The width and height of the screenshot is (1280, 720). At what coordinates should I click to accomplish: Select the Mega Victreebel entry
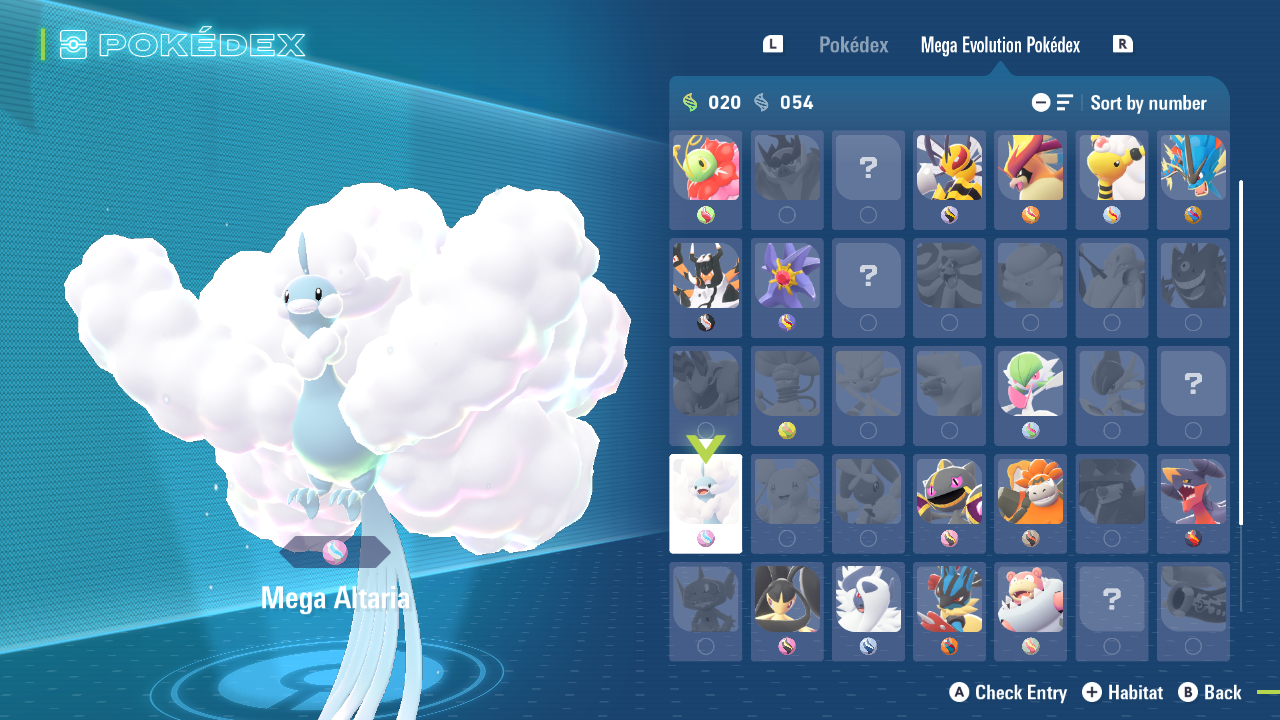(706, 168)
